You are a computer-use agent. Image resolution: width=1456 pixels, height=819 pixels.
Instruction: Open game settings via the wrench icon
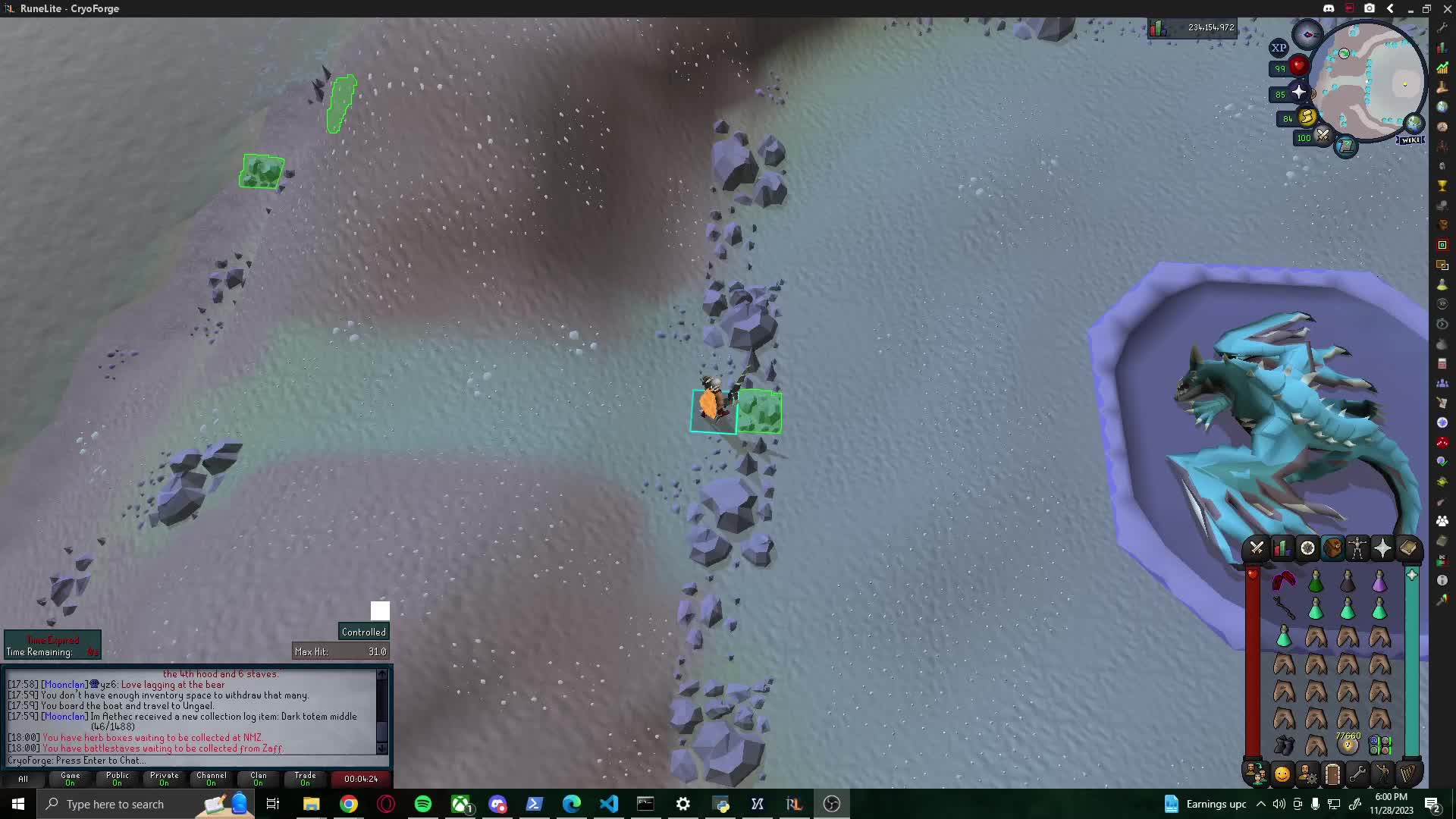click(x=1357, y=773)
